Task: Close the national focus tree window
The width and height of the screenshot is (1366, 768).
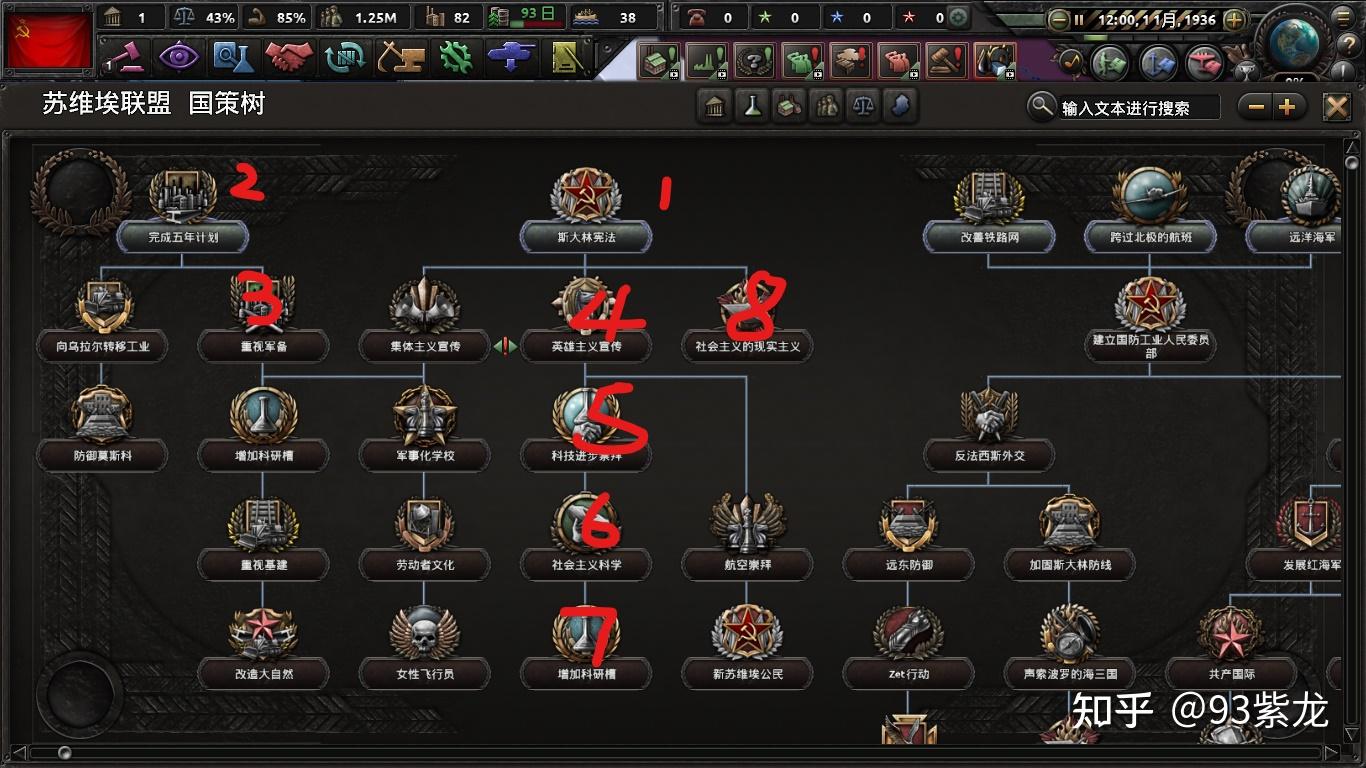Action: tap(1336, 107)
